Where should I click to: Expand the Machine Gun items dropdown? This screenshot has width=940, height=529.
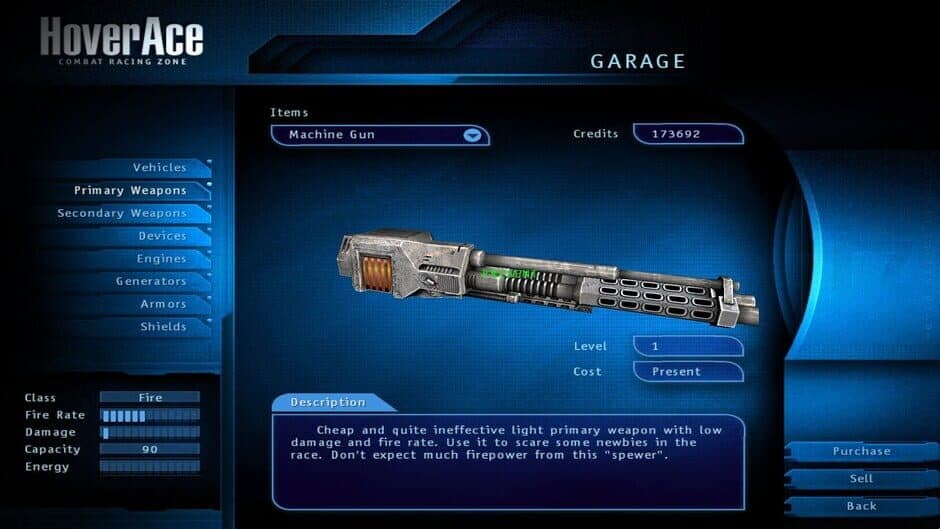coord(472,135)
